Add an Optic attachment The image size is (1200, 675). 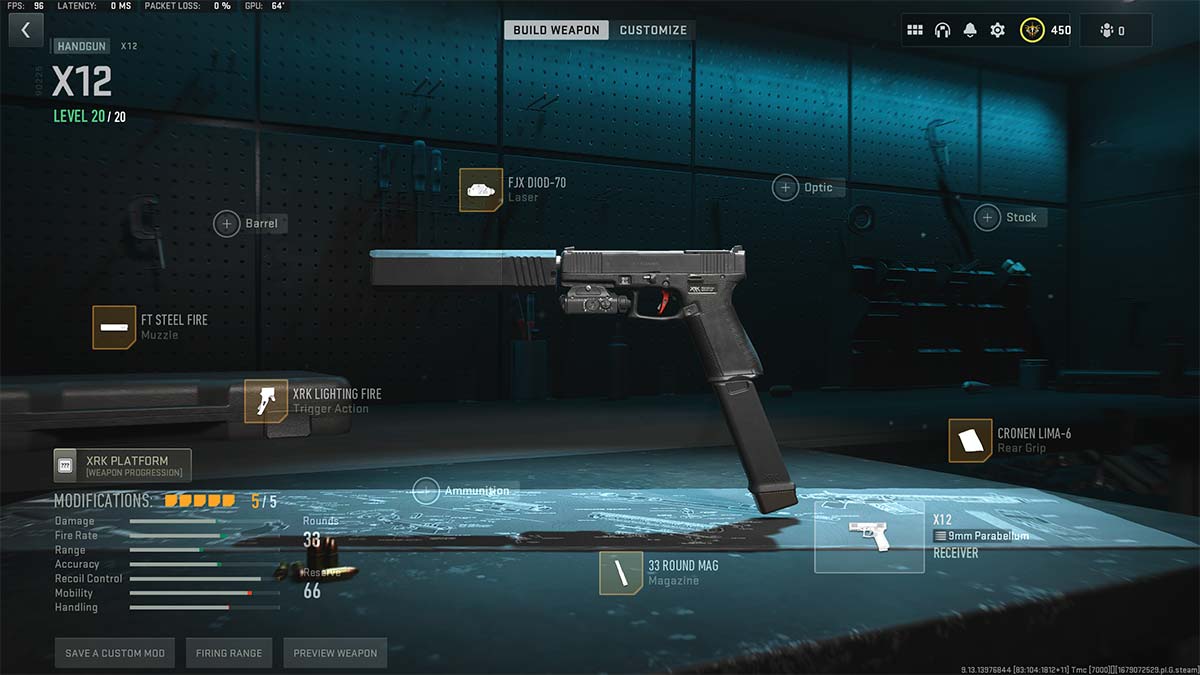pos(785,187)
